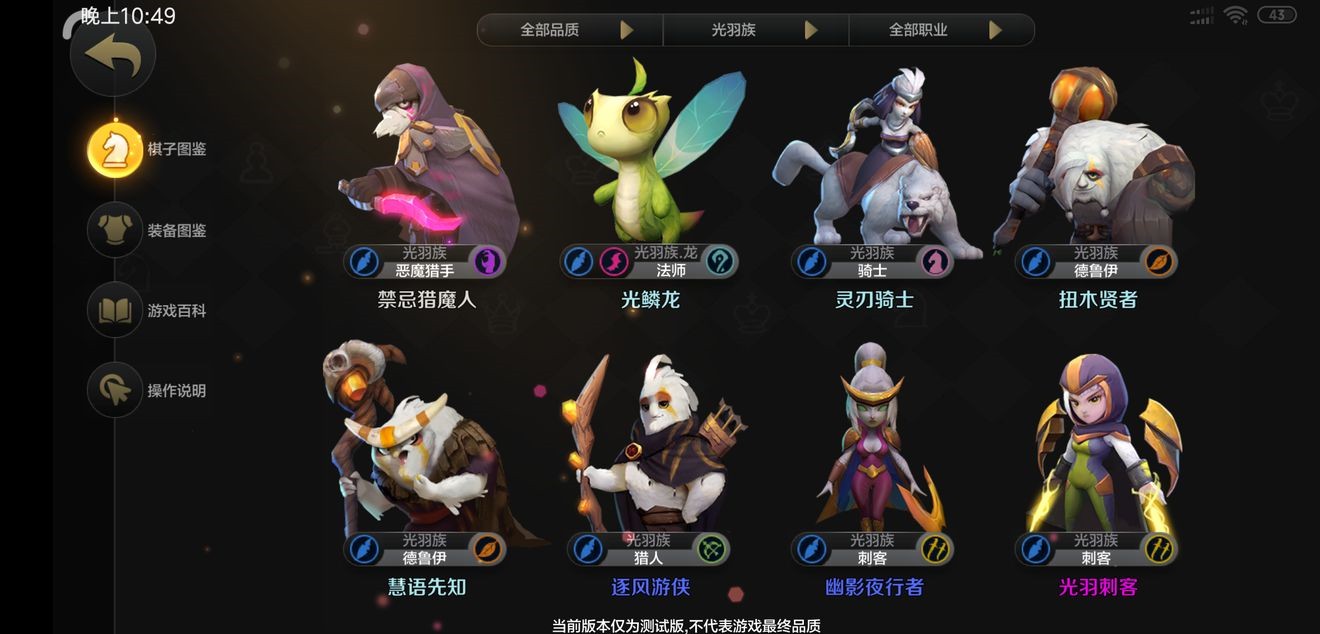Go back using the arrow button
Screen dimensions: 1320x634
(x=112, y=56)
